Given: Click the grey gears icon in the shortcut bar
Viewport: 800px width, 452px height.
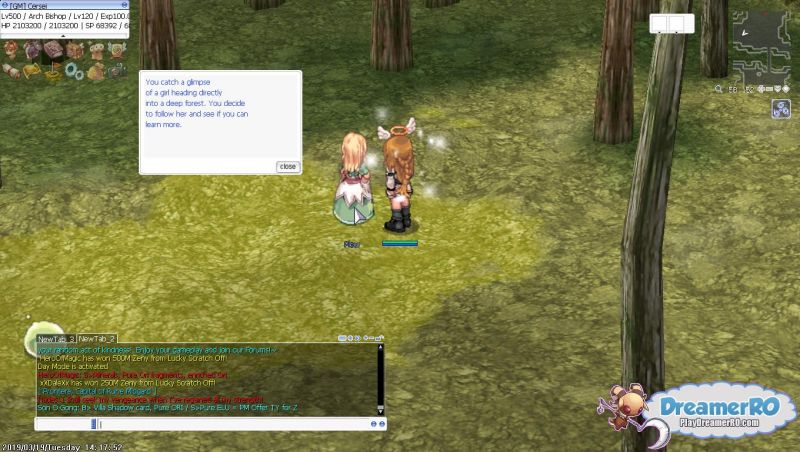Looking at the screenshot, I should [72, 72].
